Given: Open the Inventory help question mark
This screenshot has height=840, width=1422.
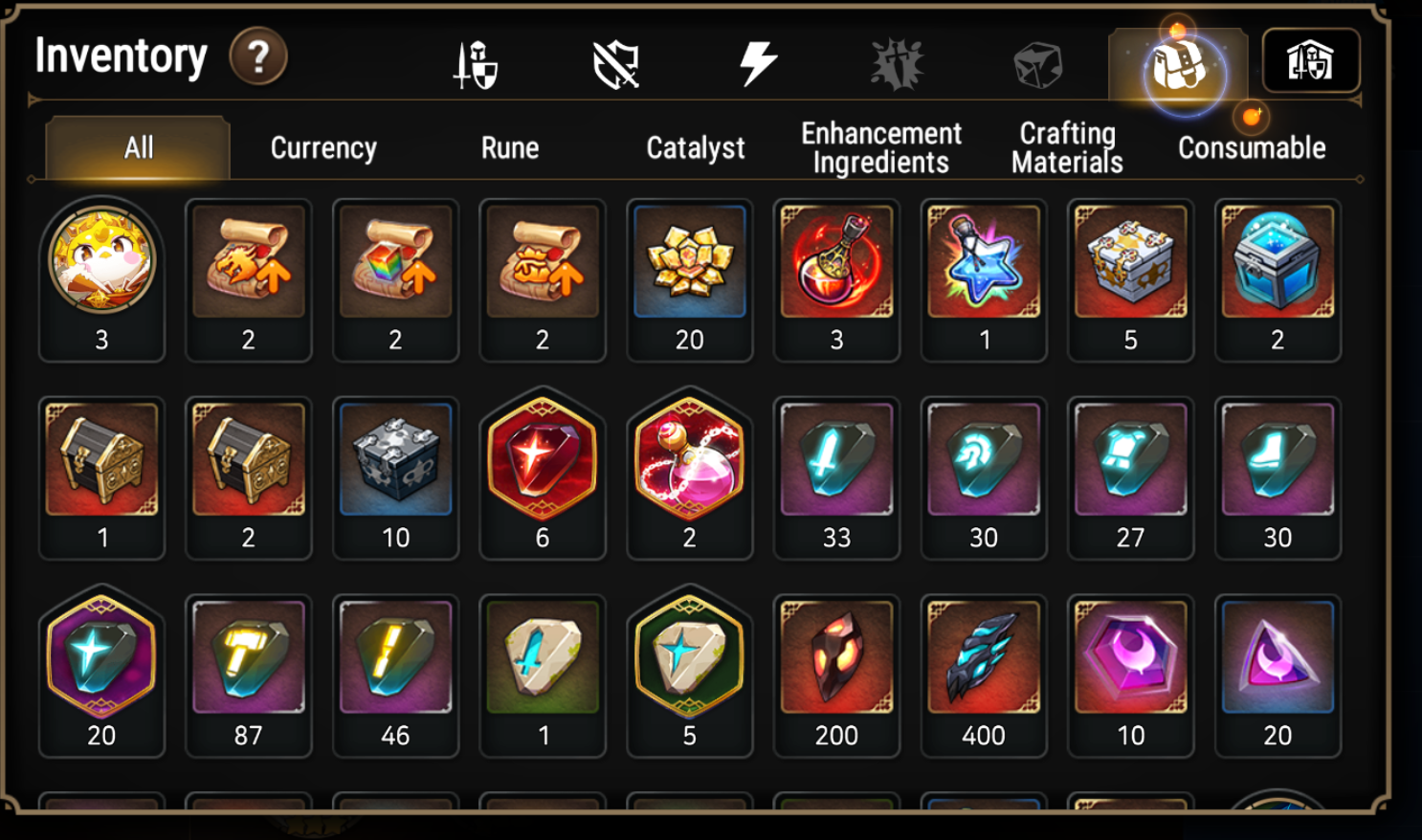Looking at the screenshot, I should 255,56.
